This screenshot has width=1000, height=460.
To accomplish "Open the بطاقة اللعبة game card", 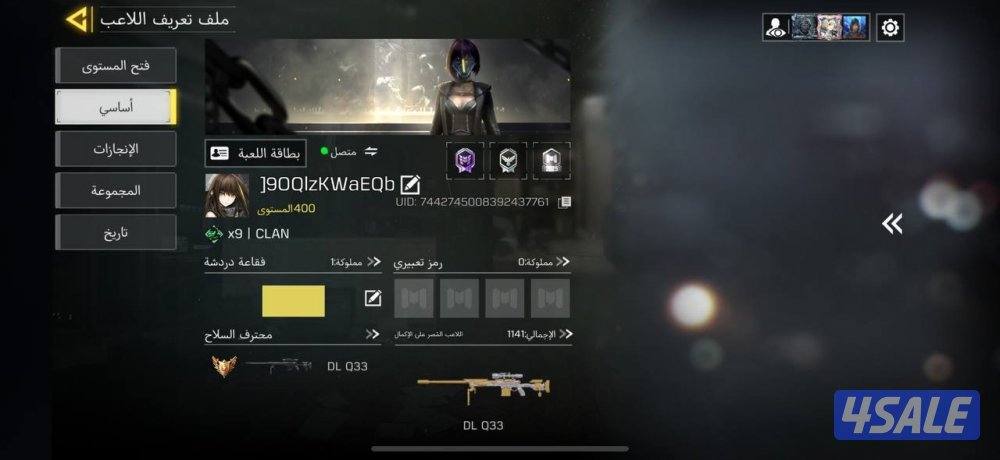I will pyautogui.click(x=242, y=153).
